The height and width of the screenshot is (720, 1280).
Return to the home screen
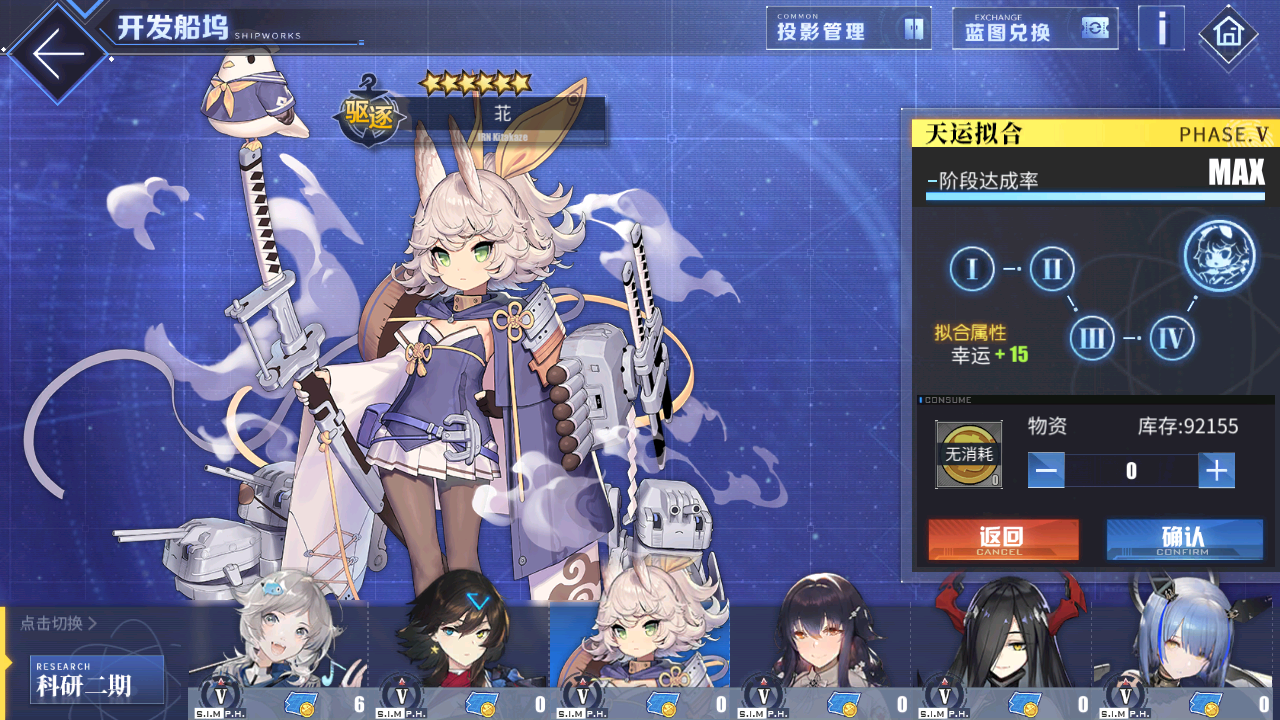(x=1228, y=34)
